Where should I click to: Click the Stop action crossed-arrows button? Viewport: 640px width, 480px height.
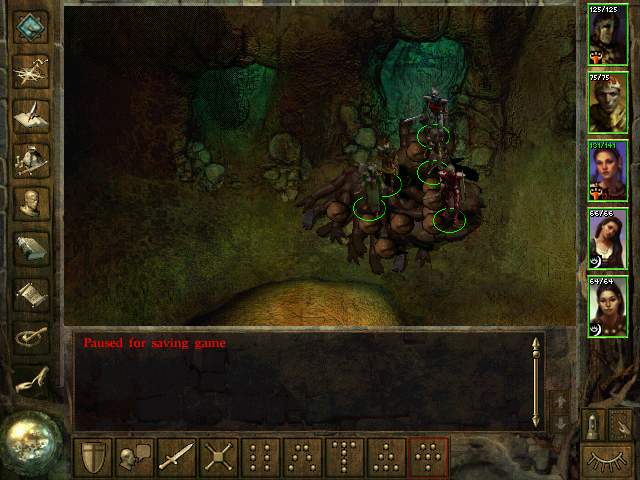[x=218, y=458]
